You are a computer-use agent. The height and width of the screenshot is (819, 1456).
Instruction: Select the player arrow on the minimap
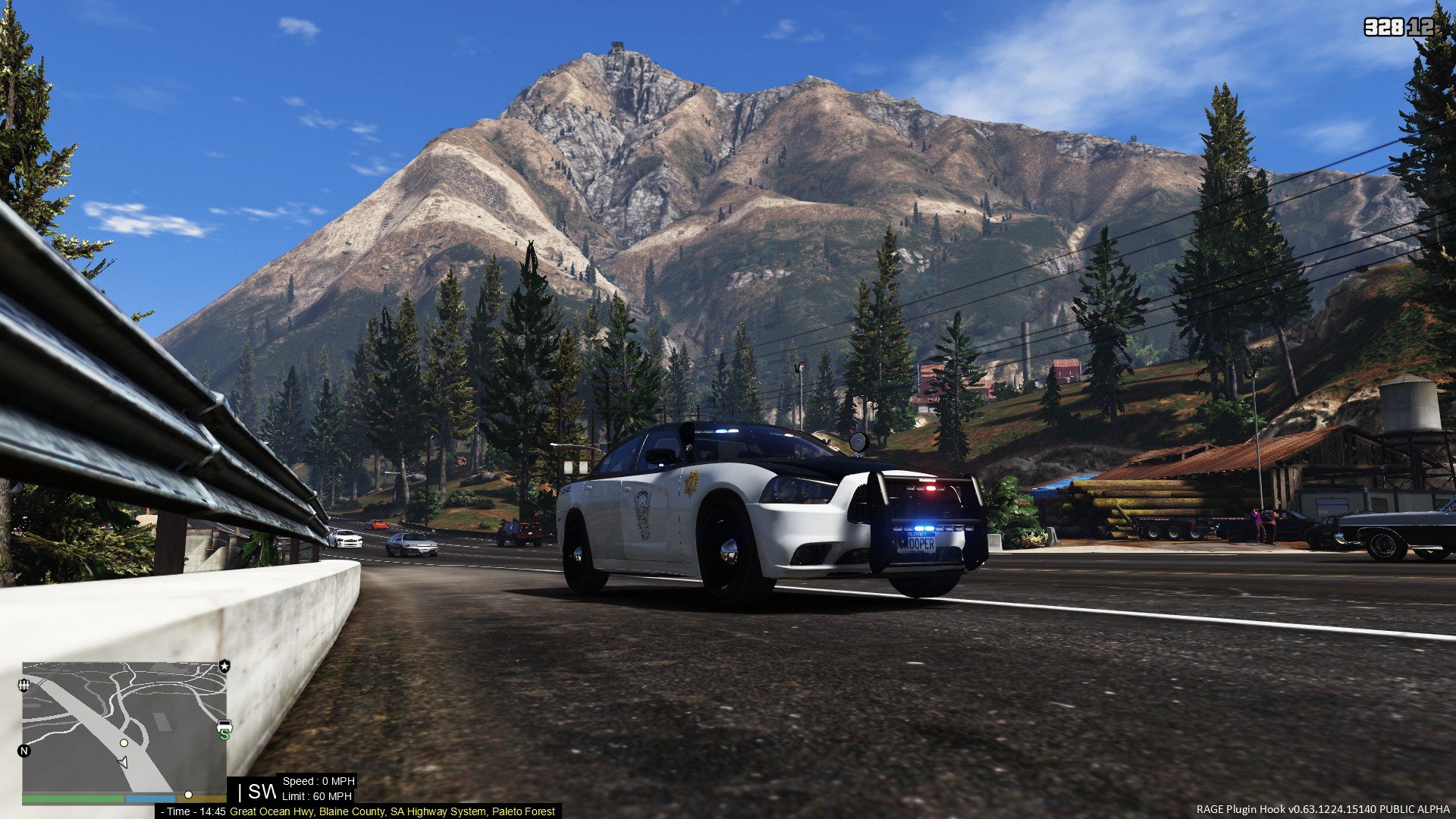tap(122, 762)
